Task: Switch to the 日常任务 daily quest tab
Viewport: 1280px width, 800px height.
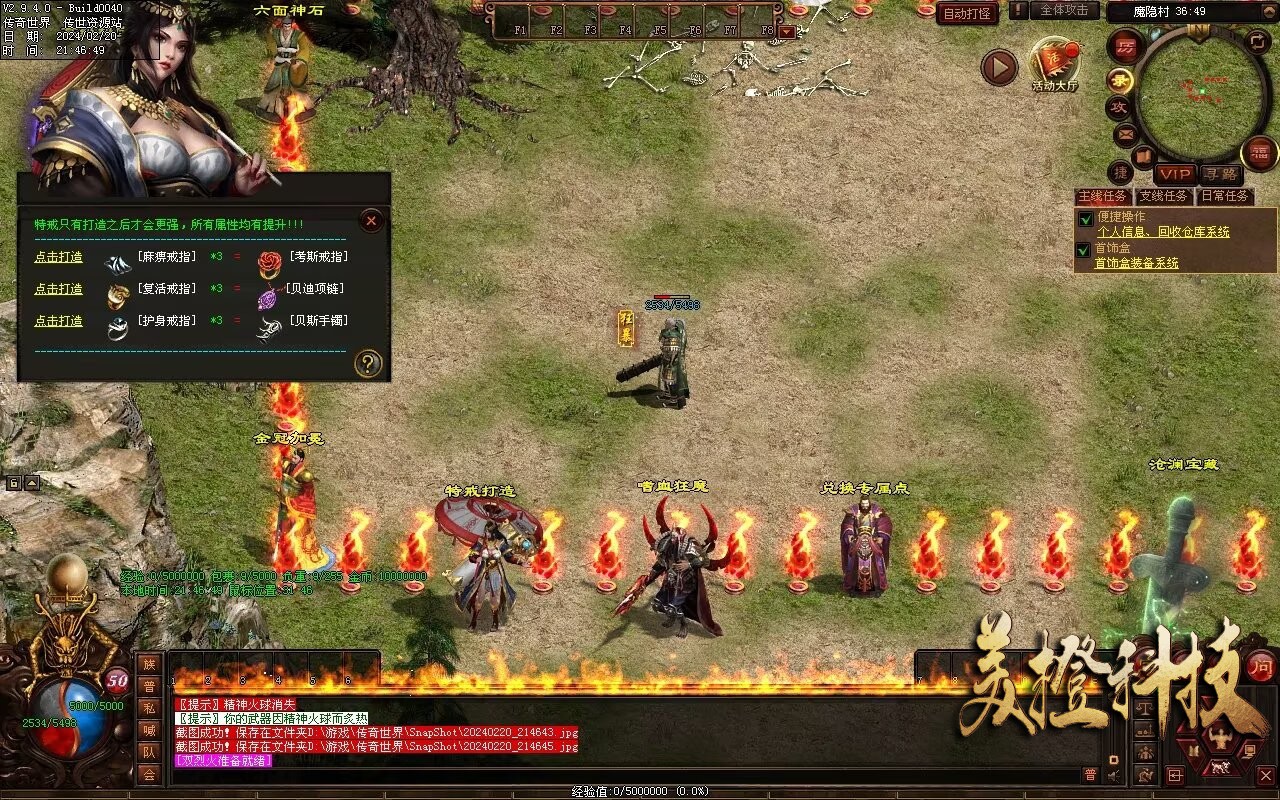Action: pyautogui.click(x=1225, y=197)
